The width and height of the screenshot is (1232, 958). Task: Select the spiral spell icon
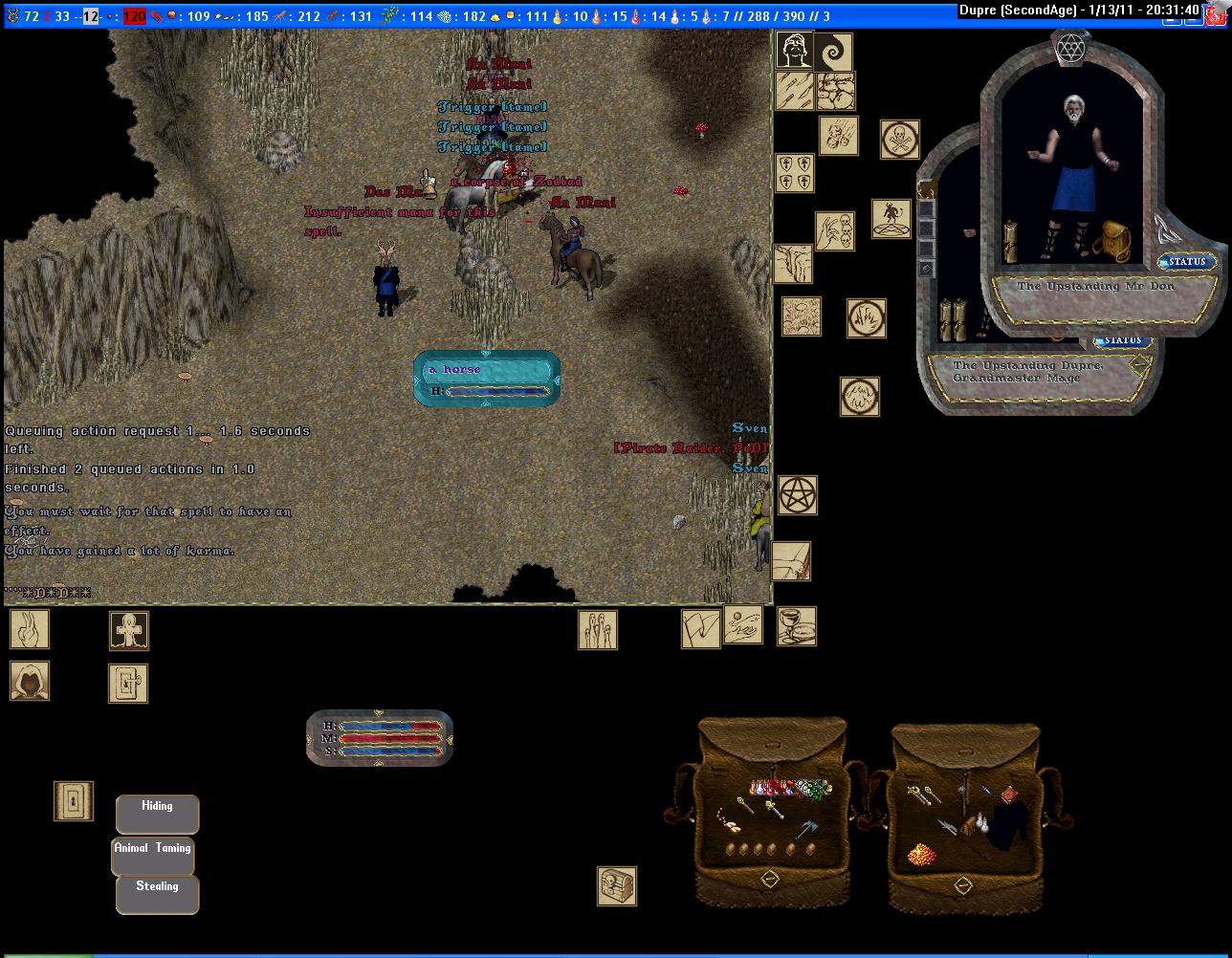(833, 52)
